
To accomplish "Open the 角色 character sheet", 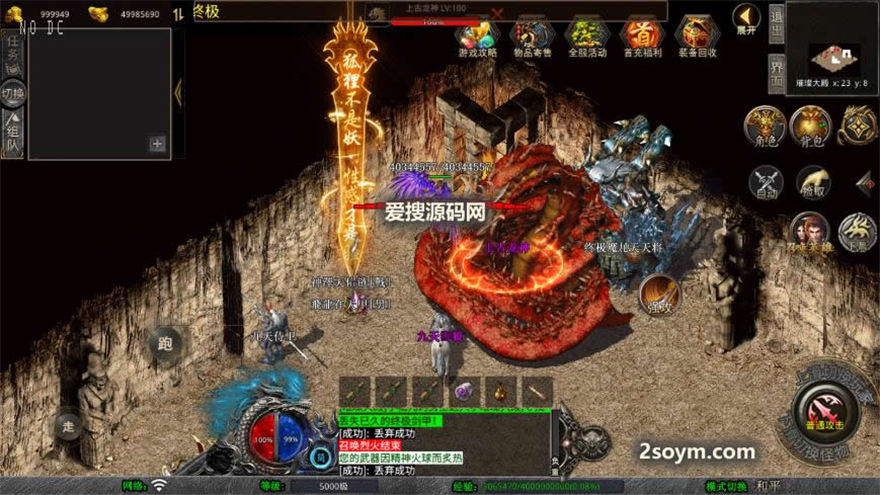I will (x=764, y=126).
